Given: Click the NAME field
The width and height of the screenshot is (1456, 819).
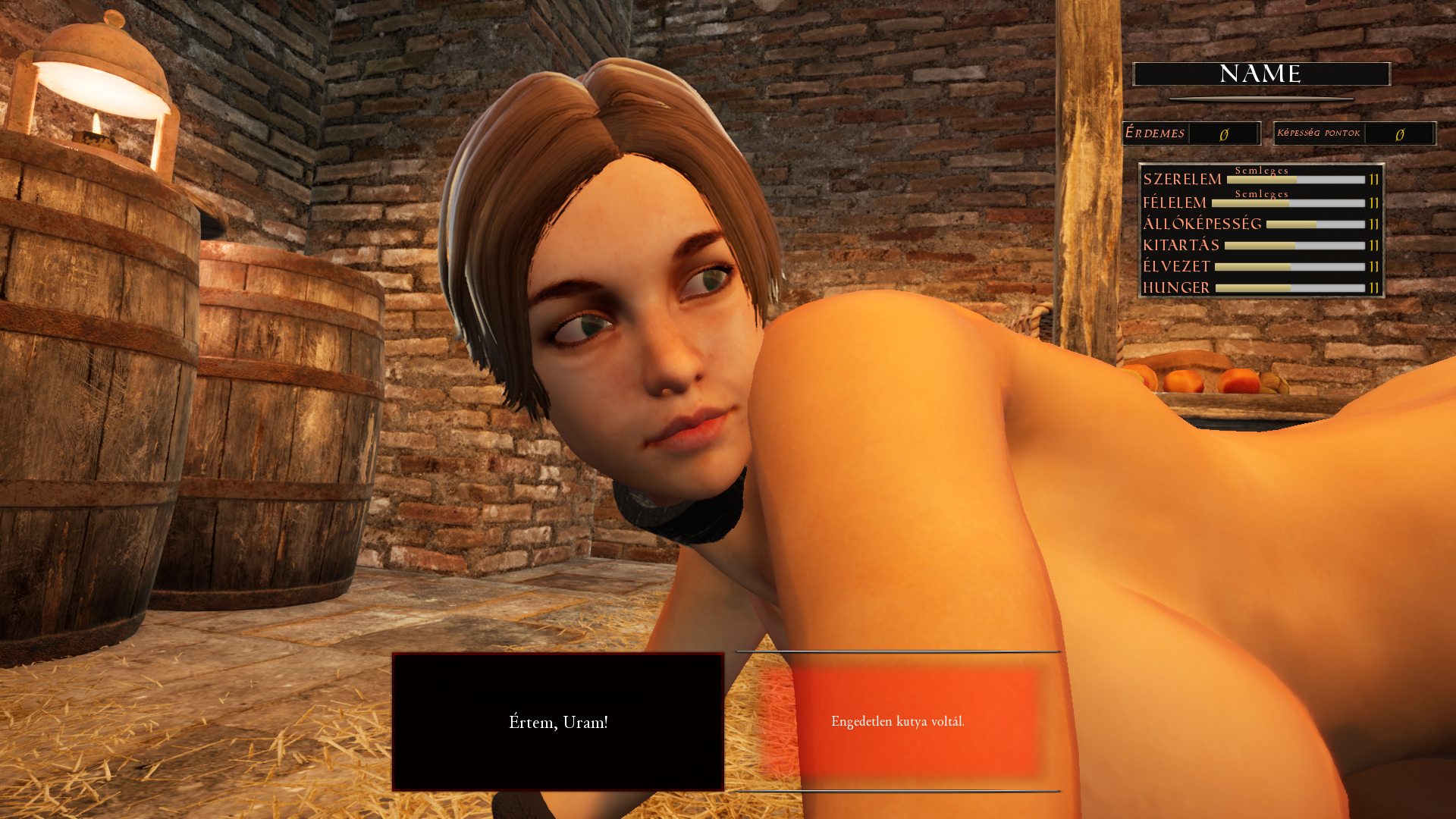Looking at the screenshot, I should [1261, 74].
